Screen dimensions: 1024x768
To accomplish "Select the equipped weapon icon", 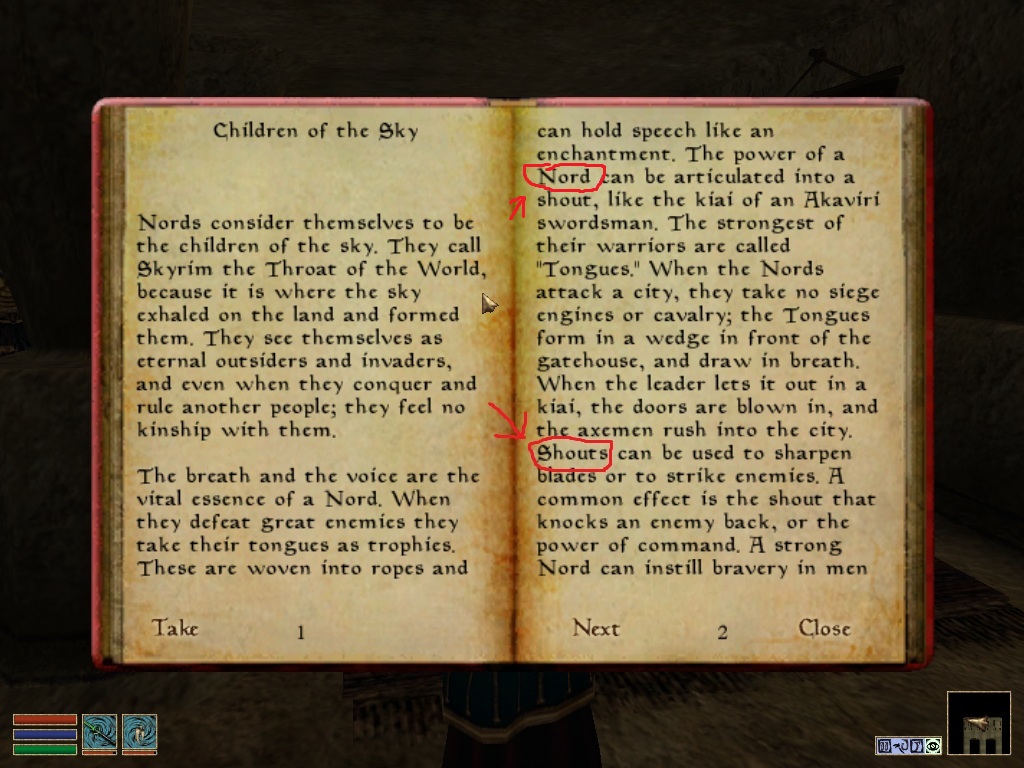I will 99,734.
